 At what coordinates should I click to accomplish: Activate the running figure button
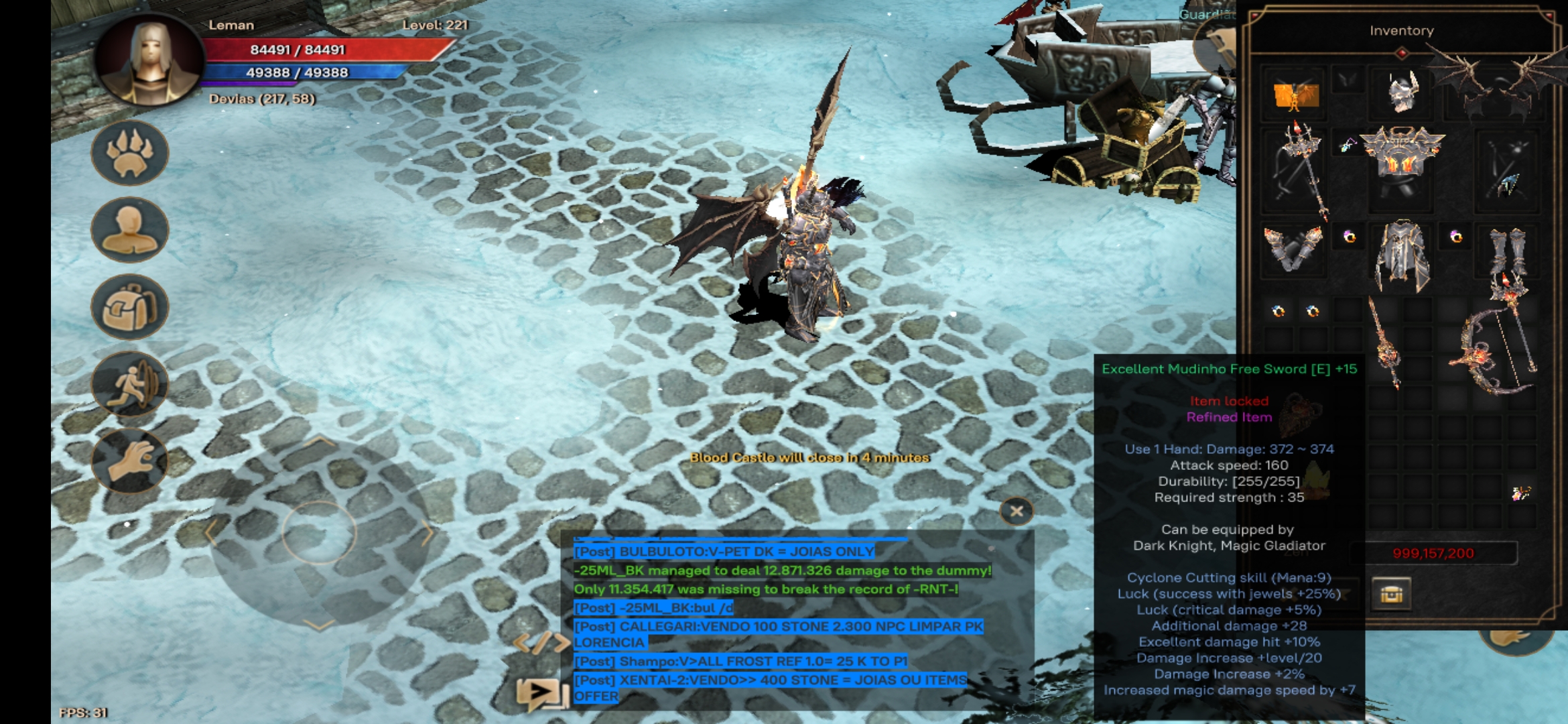(130, 384)
